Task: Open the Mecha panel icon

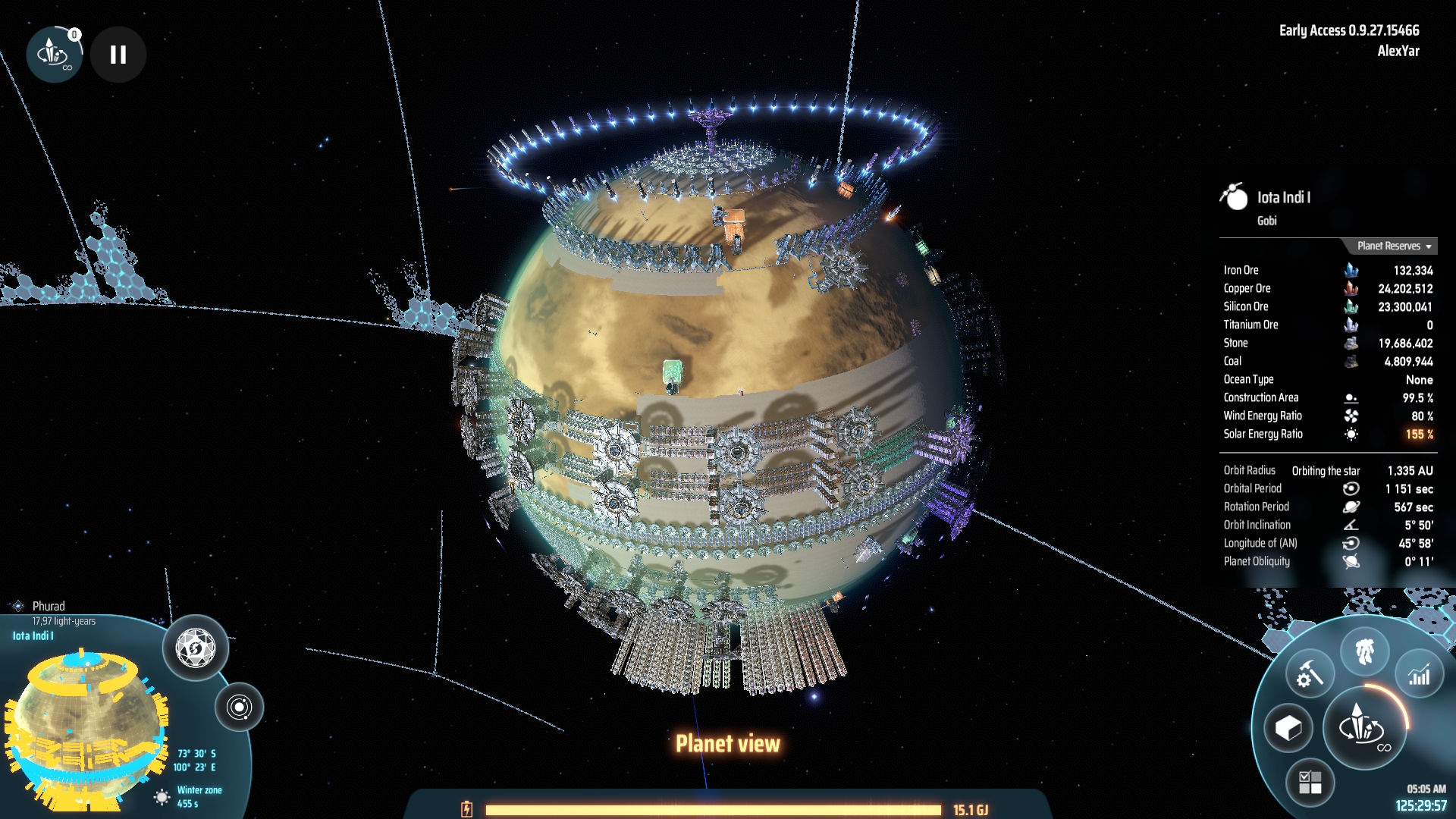Action: pos(1364,651)
